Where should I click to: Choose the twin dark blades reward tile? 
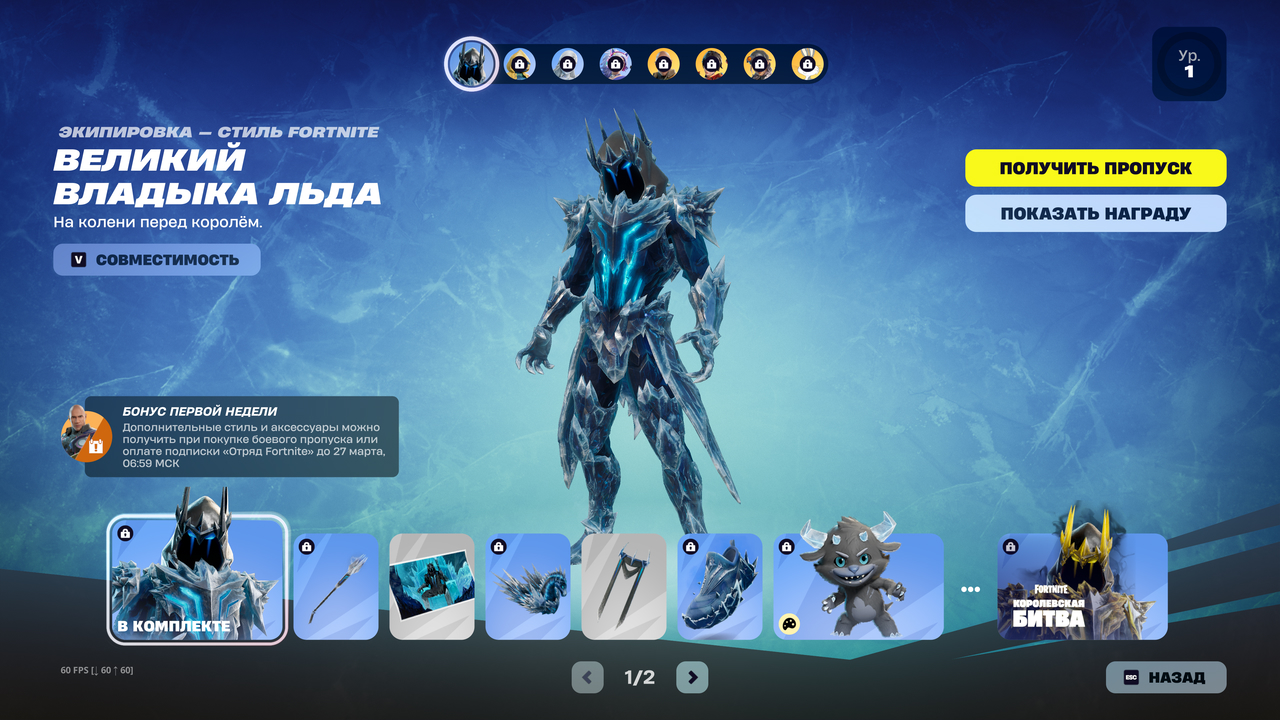click(x=624, y=586)
